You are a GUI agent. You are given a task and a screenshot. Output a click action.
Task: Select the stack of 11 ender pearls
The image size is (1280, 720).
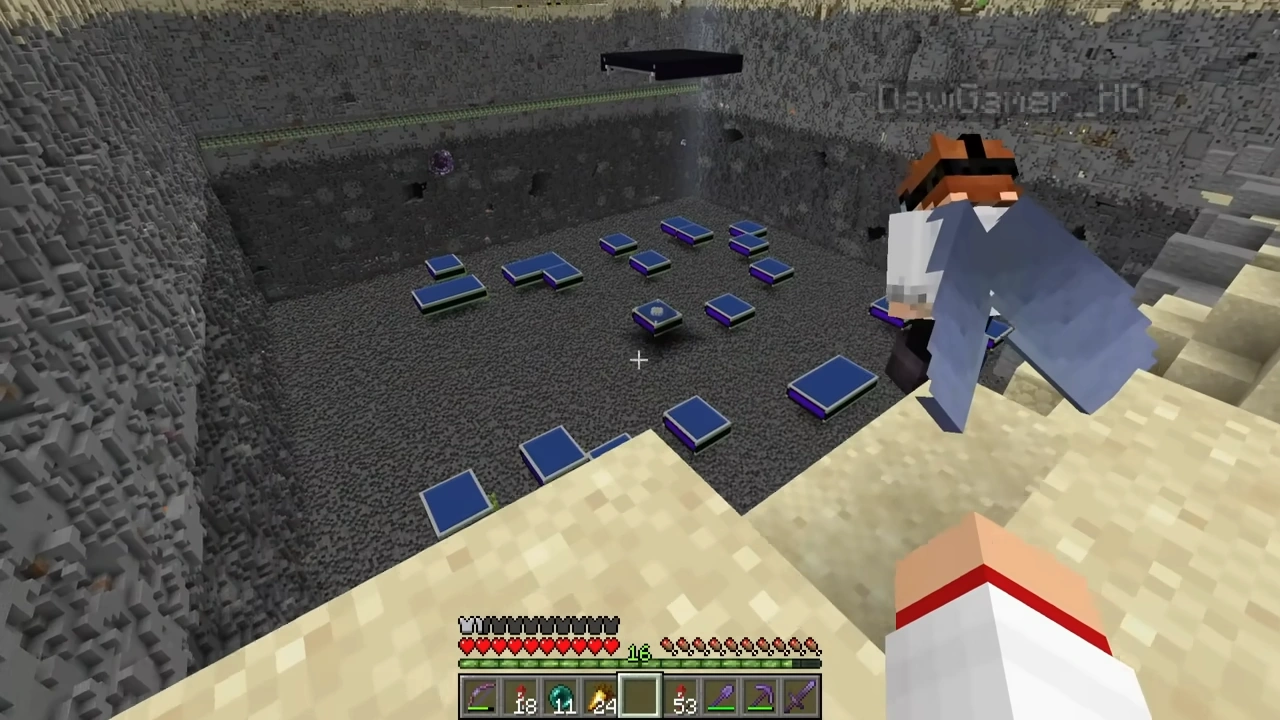click(x=562, y=695)
